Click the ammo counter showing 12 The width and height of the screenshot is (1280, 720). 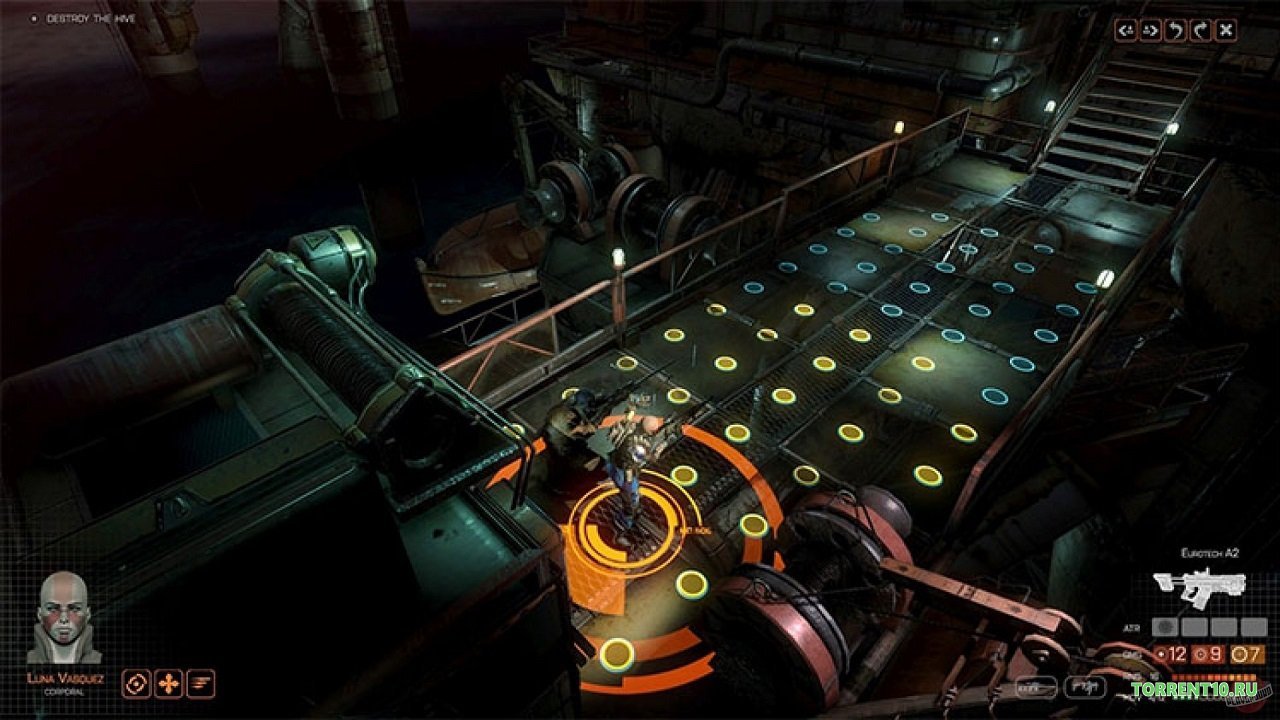(x=1173, y=653)
